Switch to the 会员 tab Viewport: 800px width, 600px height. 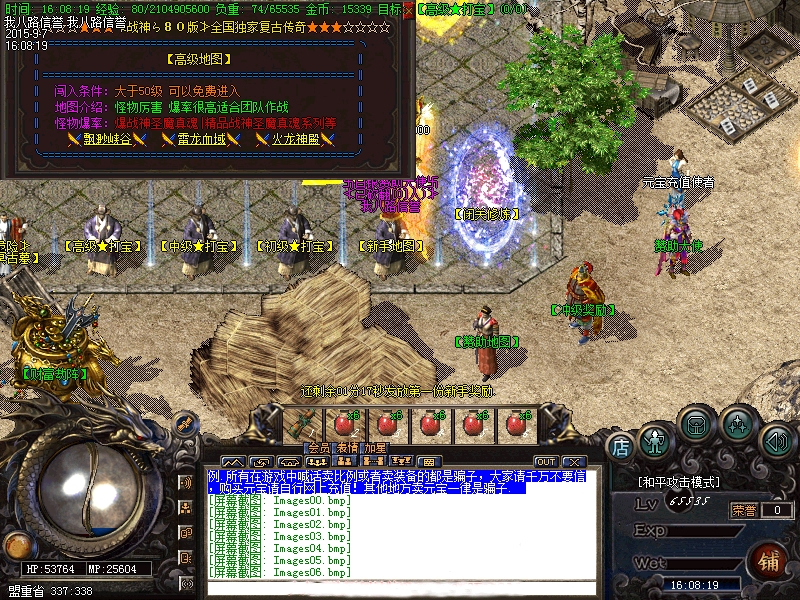pos(318,448)
